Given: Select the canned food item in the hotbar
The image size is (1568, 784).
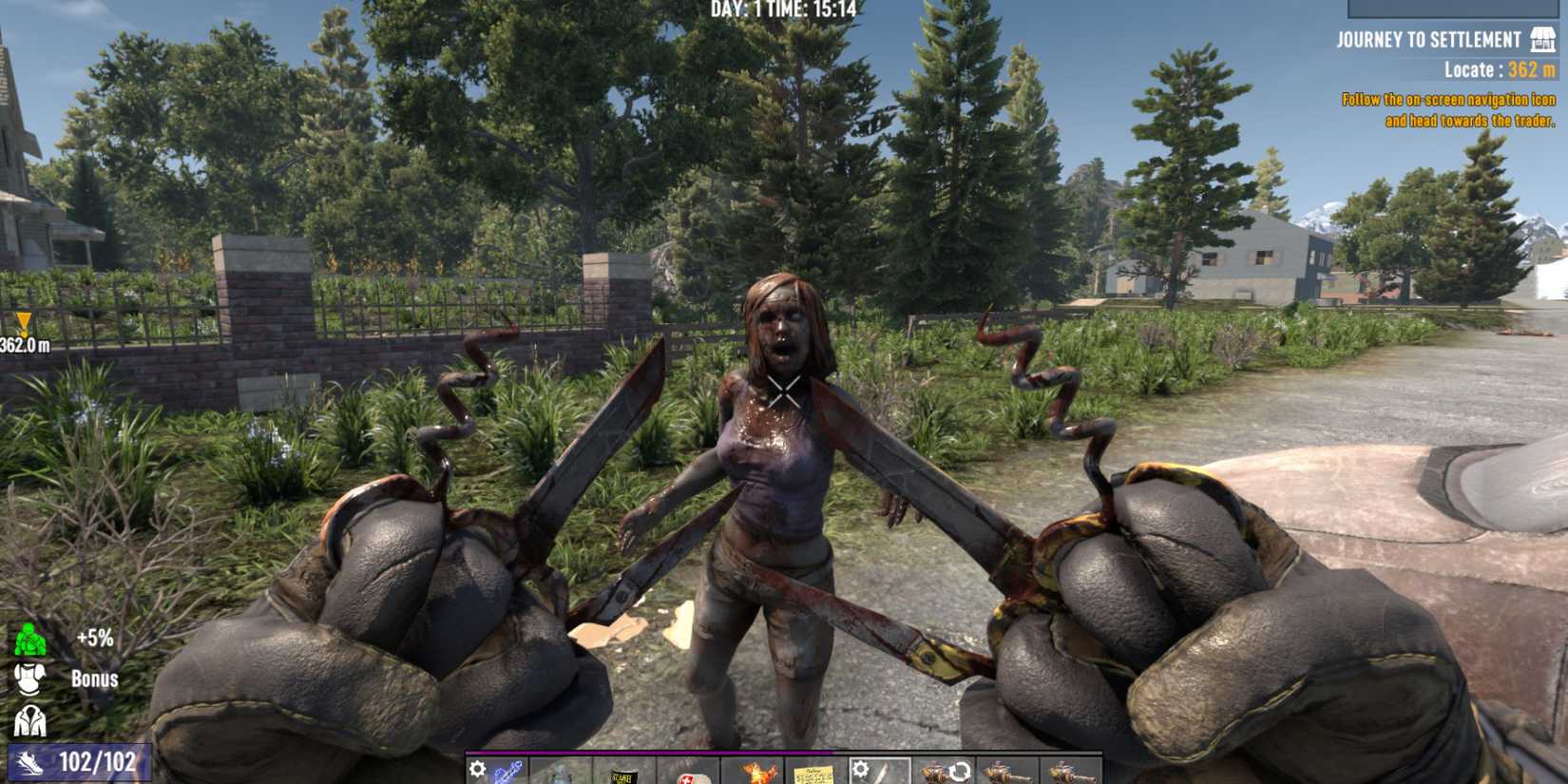Looking at the screenshot, I should [621, 772].
